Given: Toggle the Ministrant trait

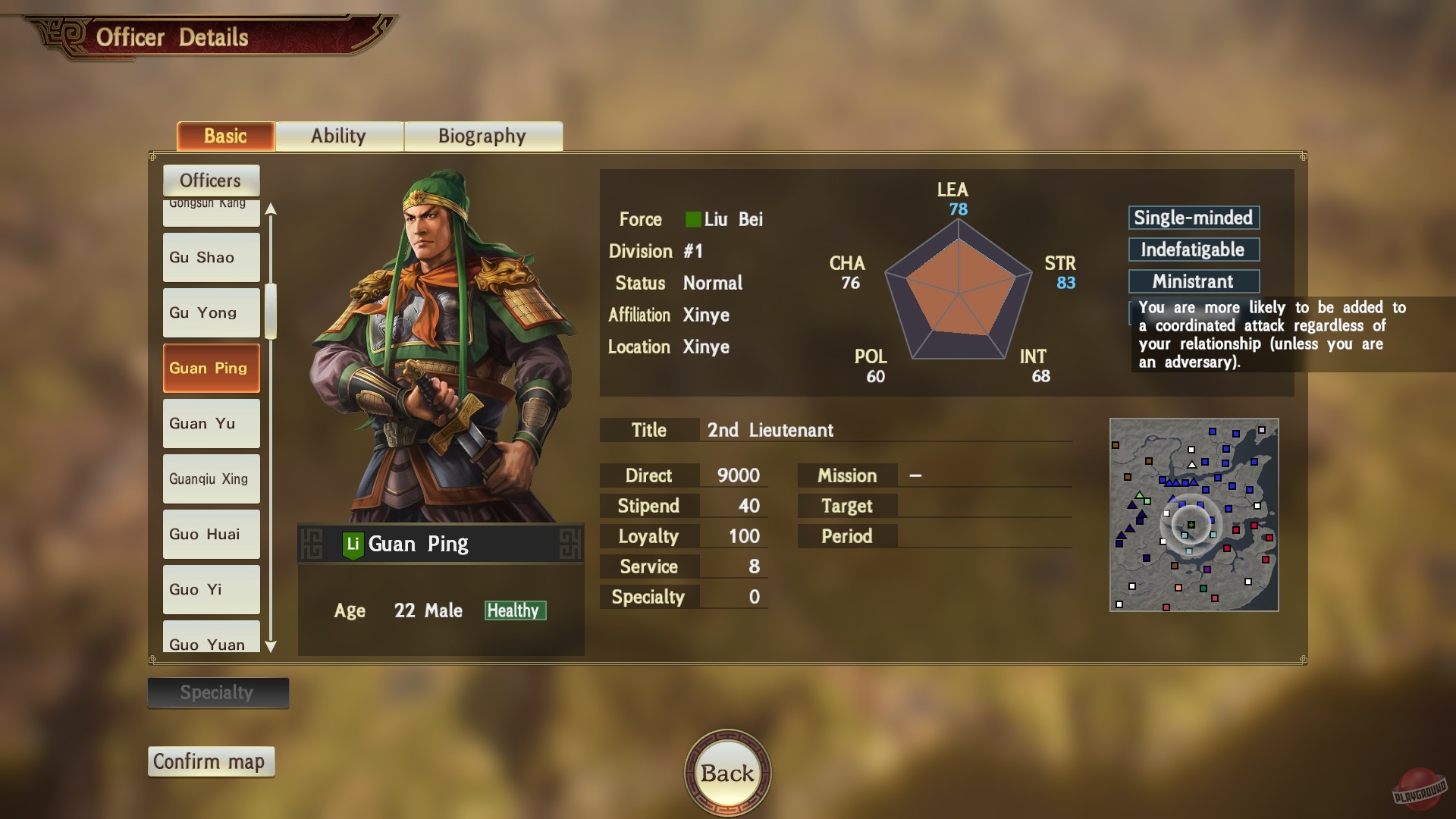Looking at the screenshot, I should tap(1194, 281).
